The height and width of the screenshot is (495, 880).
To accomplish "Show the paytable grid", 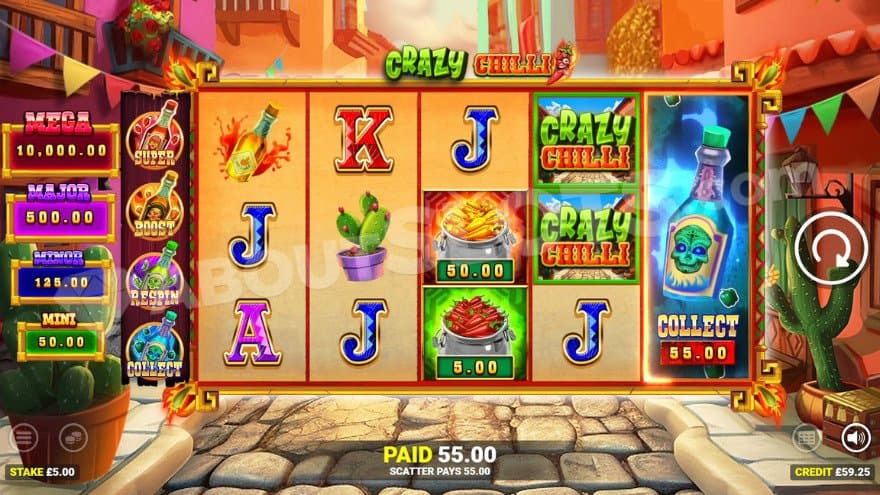I will pyautogui.click(x=807, y=437).
